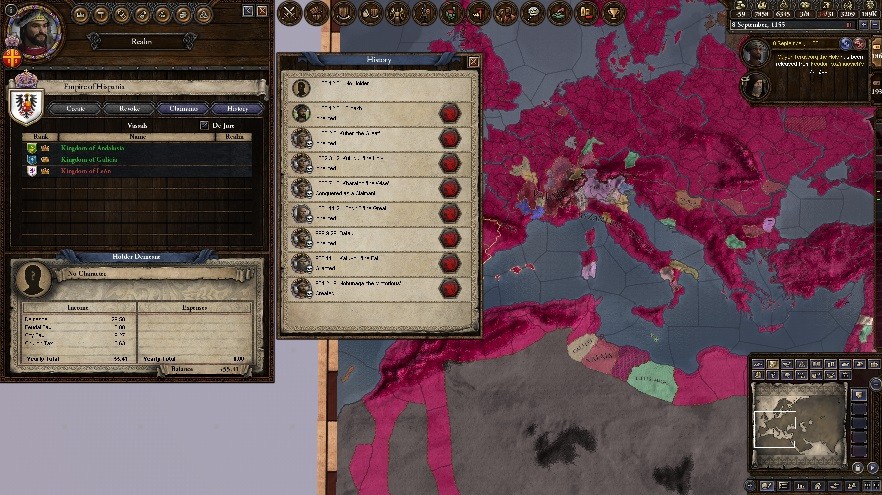Click the portrait in the top notification
The image size is (882, 495).
(x=755, y=52)
